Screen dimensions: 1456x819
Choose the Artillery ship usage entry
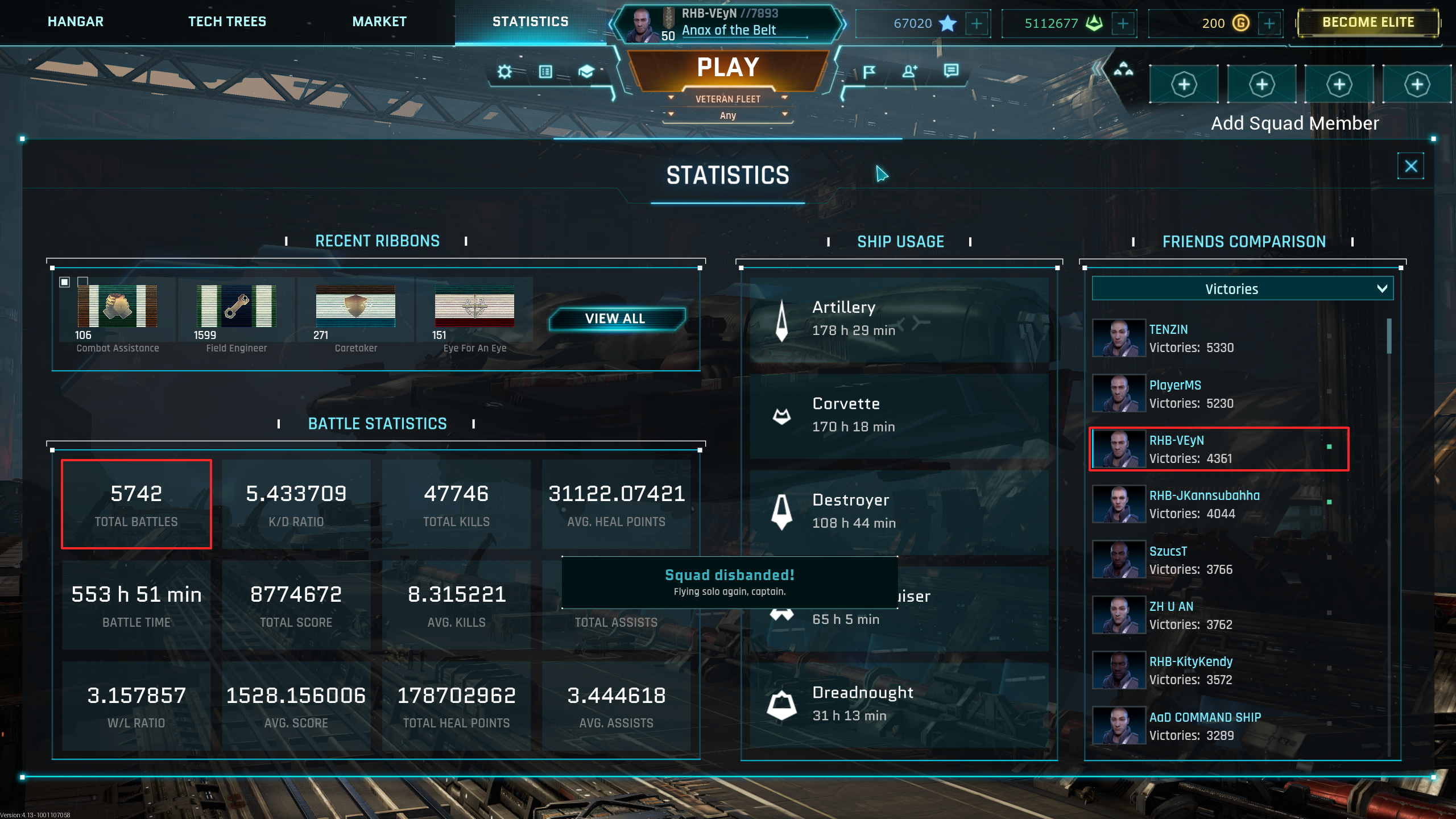[x=899, y=318]
